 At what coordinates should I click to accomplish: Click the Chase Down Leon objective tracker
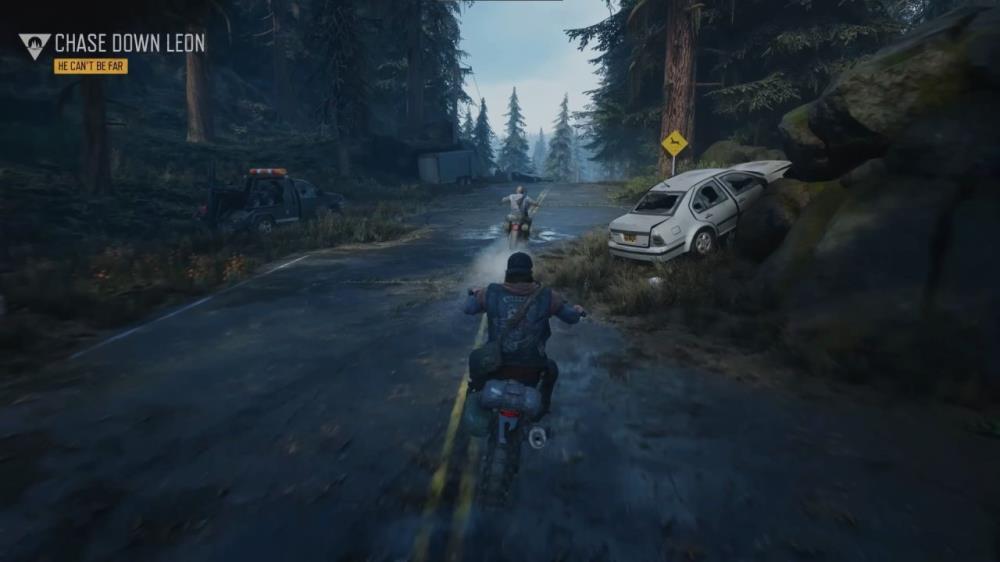pyautogui.click(x=129, y=43)
